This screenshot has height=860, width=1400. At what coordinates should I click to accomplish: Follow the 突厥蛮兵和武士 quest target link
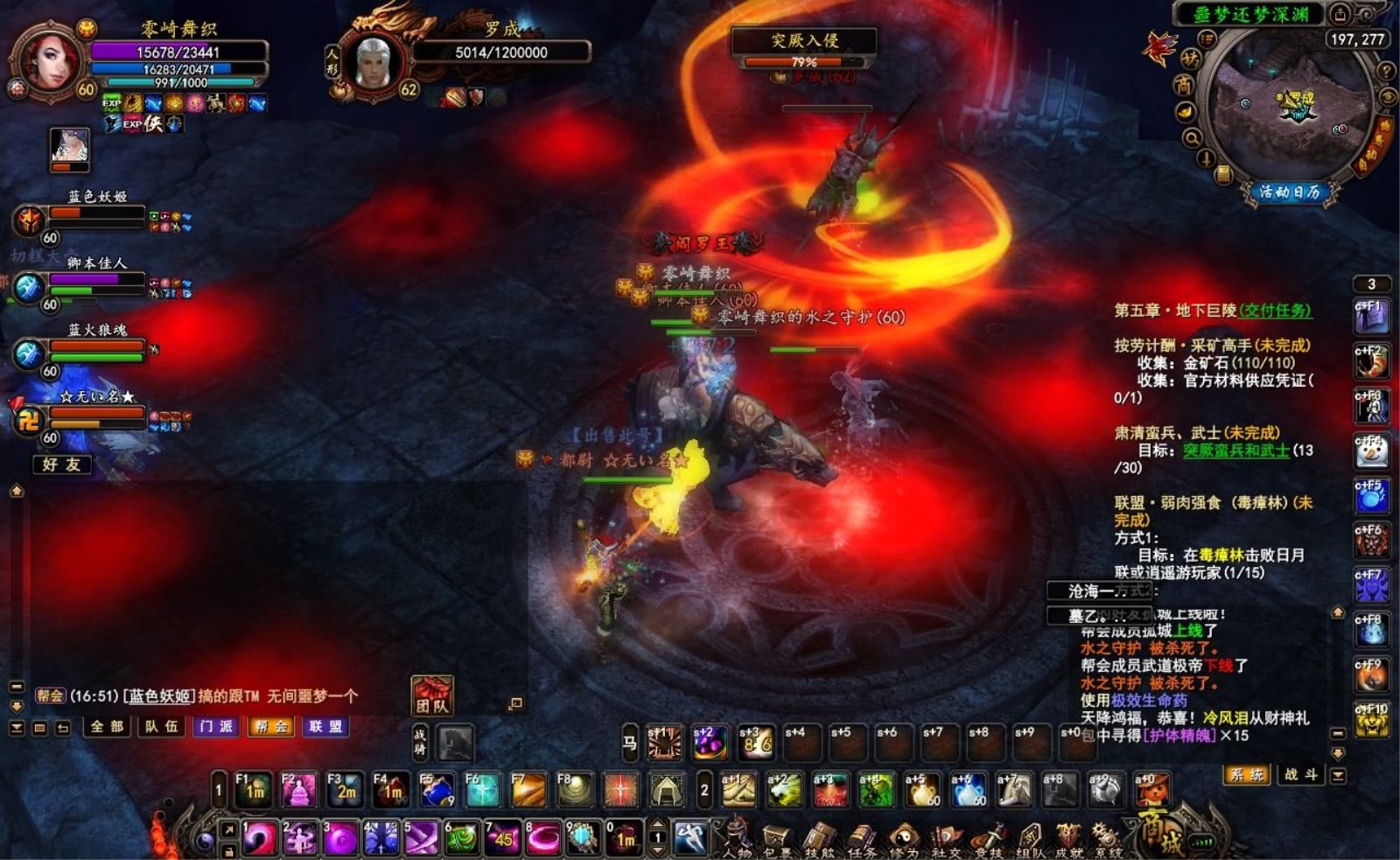click(x=1236, y=451)
